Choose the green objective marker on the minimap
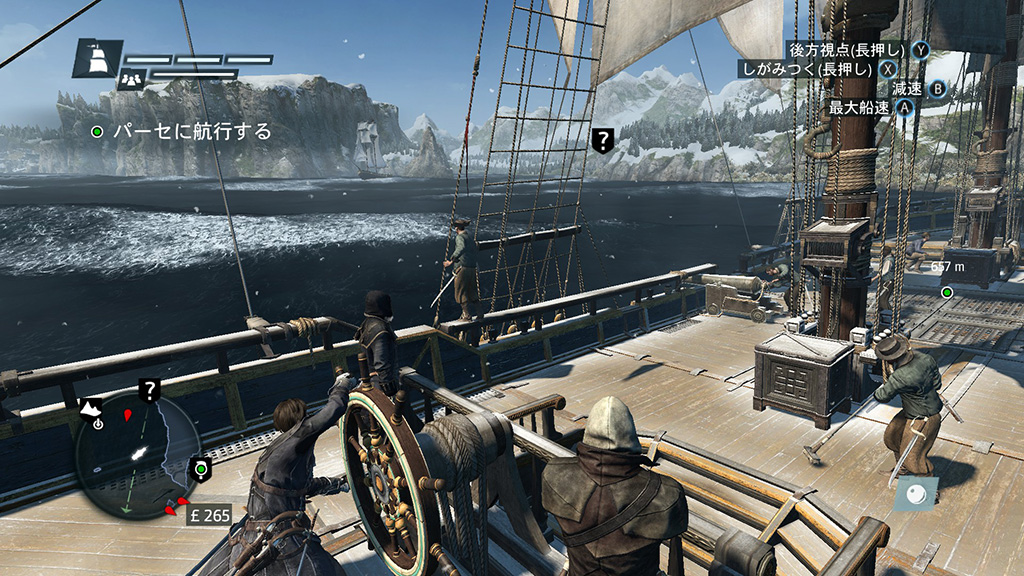 201,468
